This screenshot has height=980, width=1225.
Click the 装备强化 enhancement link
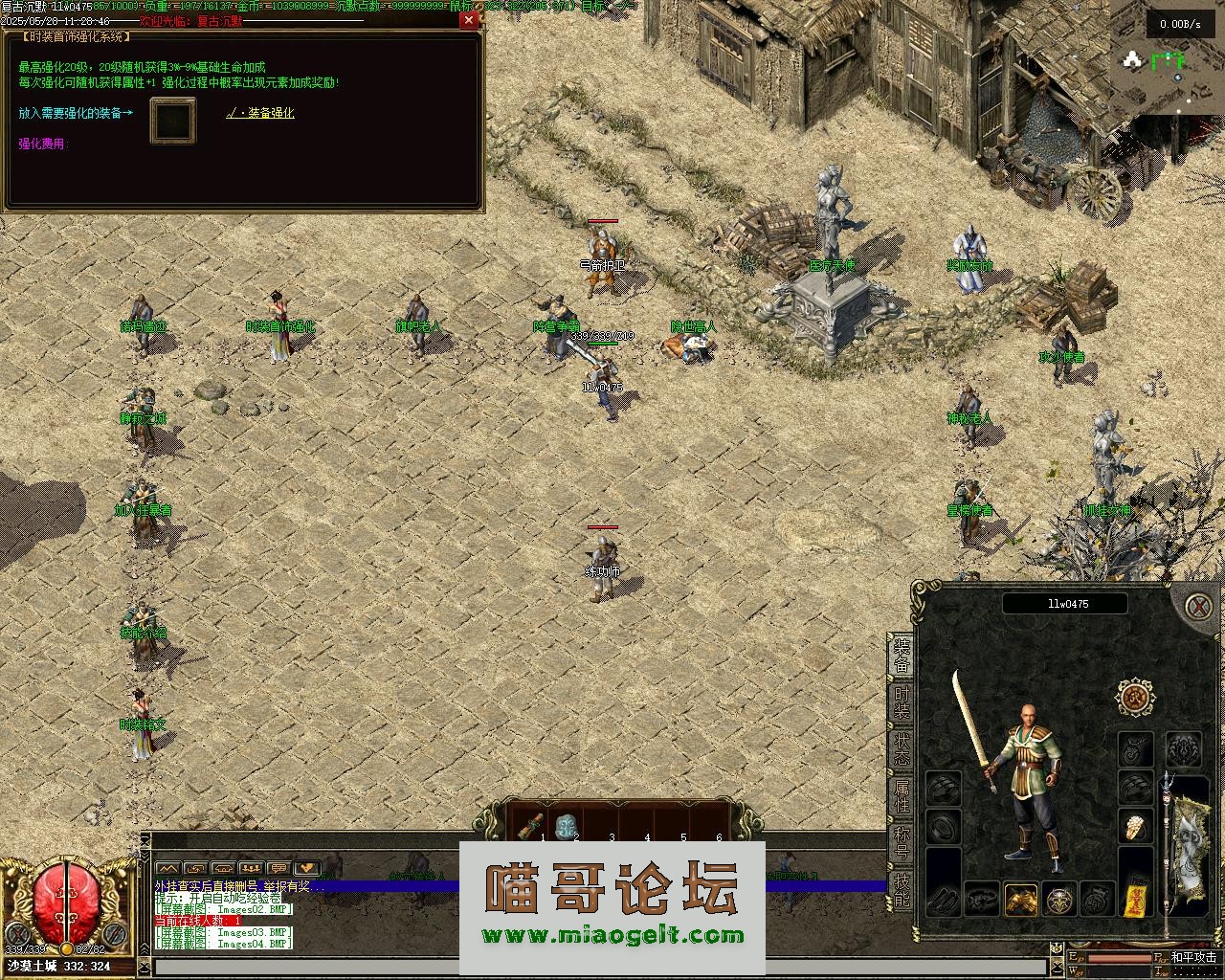(x=260, y=113)
